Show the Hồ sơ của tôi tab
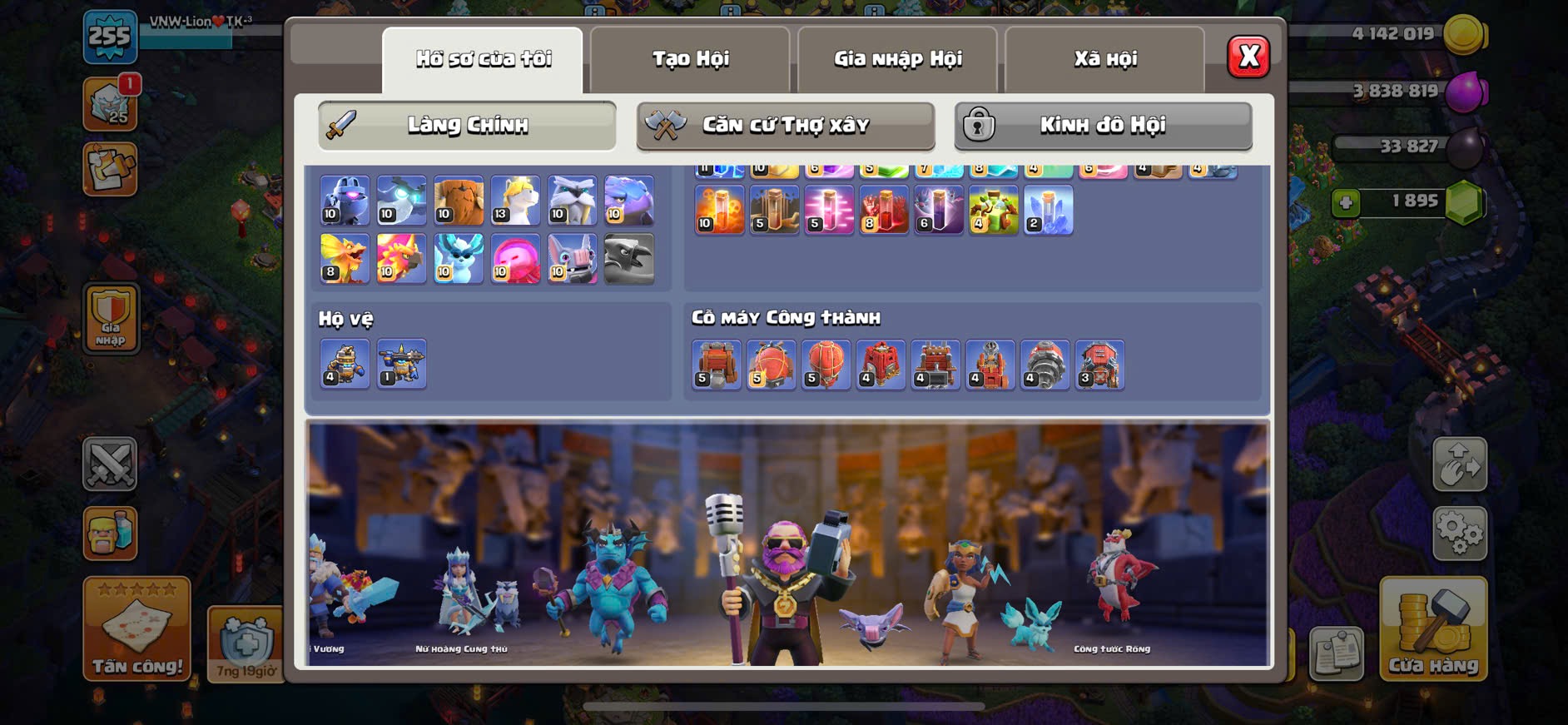This screenshot has height=725, width=1568. pos(483,59)
